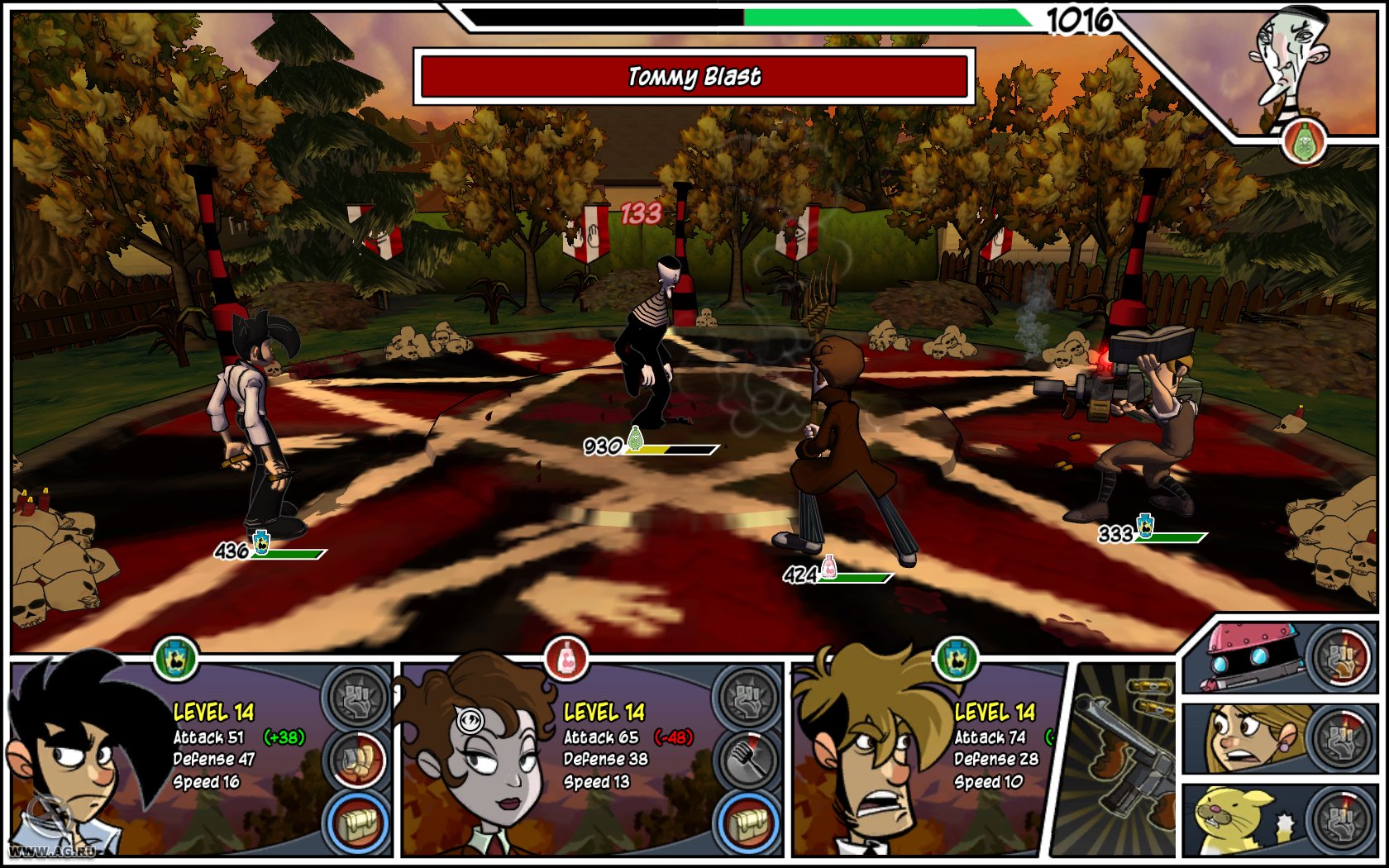Viewport: 1389px width, 868px height.
Task: Trigger the blonde girl's support attack icon
Action: [1342, 740]
